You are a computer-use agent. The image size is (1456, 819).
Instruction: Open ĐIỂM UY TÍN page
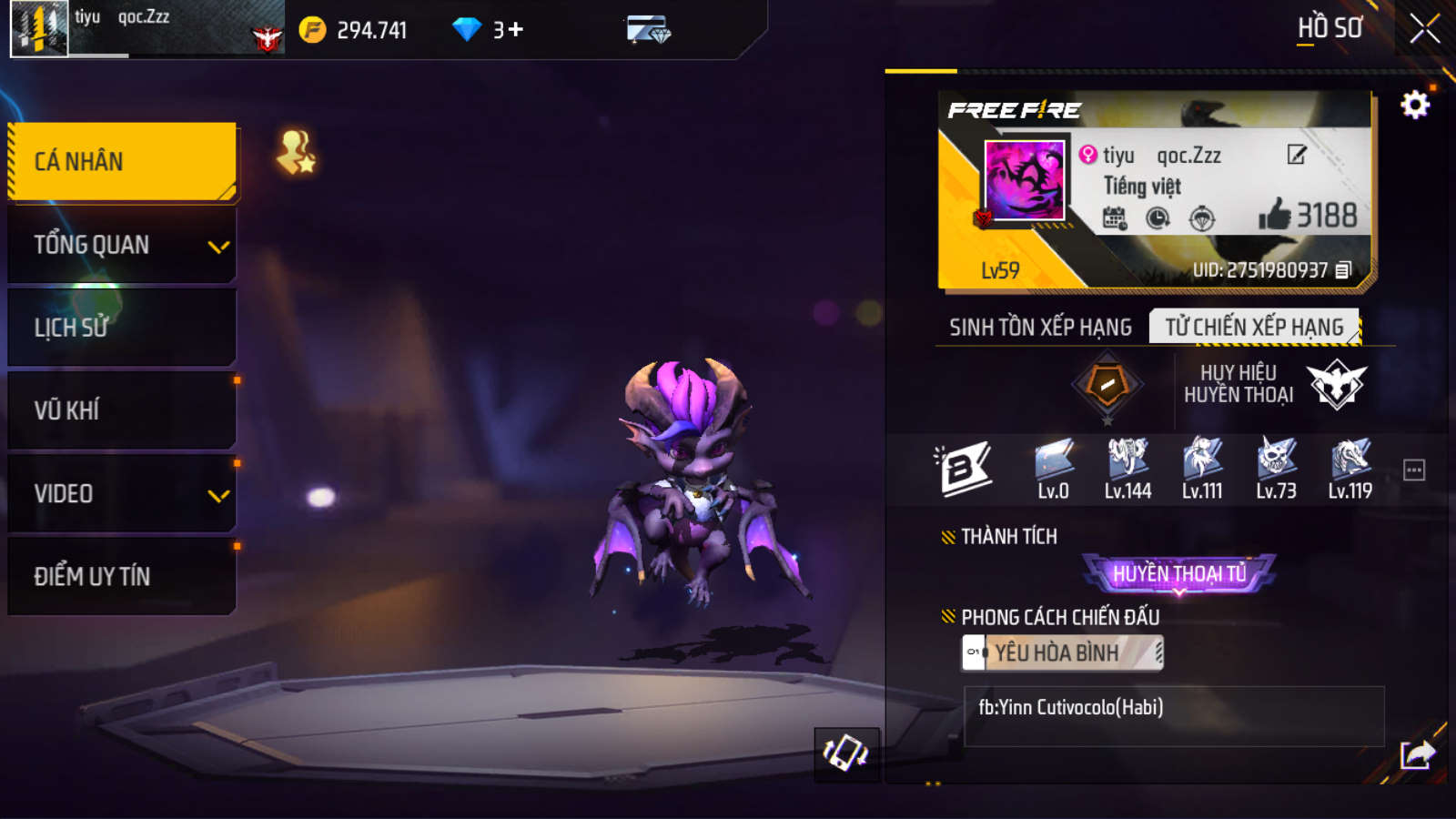[122, 577]
